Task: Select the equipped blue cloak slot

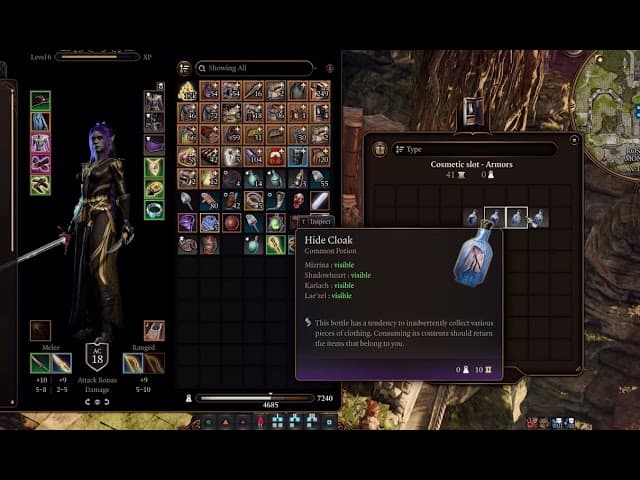Action: [40, 122]
